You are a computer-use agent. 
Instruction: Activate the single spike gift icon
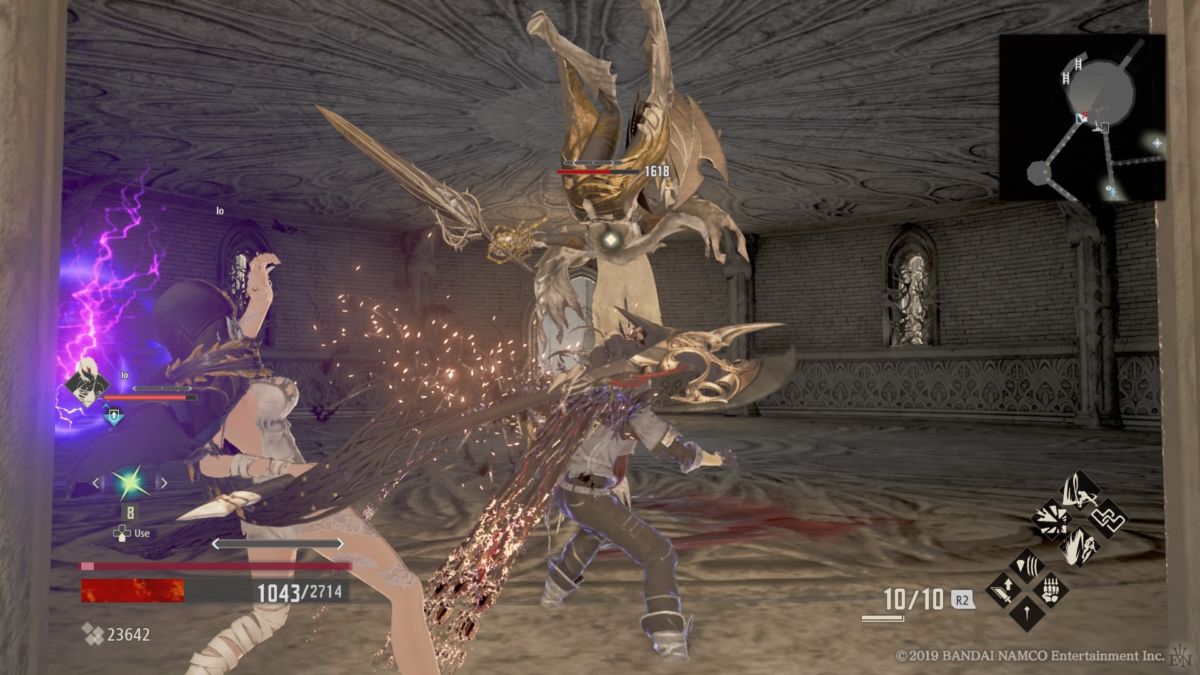[1025, 612]
